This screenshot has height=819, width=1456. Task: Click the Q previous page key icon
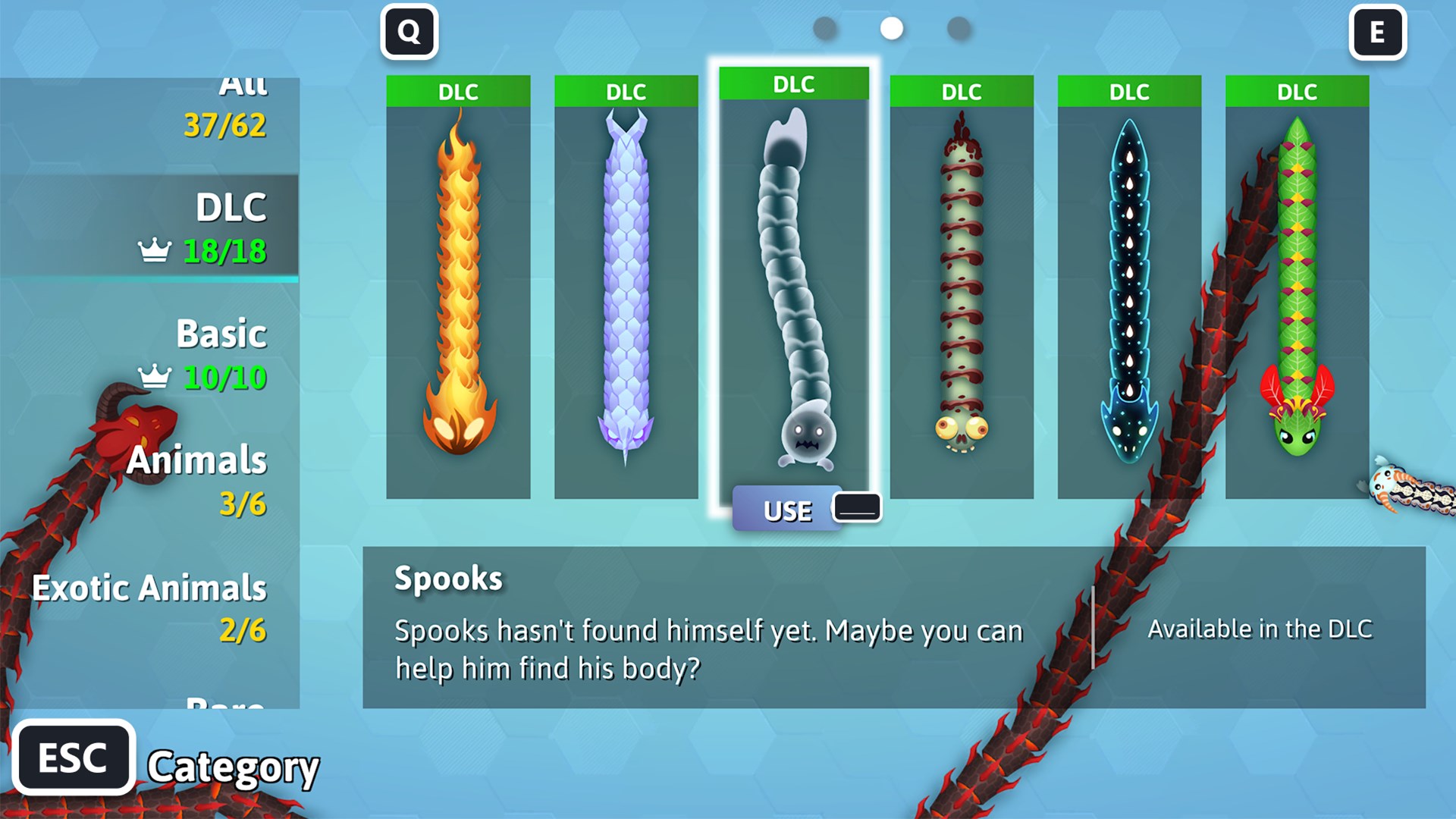click(409, 32)
